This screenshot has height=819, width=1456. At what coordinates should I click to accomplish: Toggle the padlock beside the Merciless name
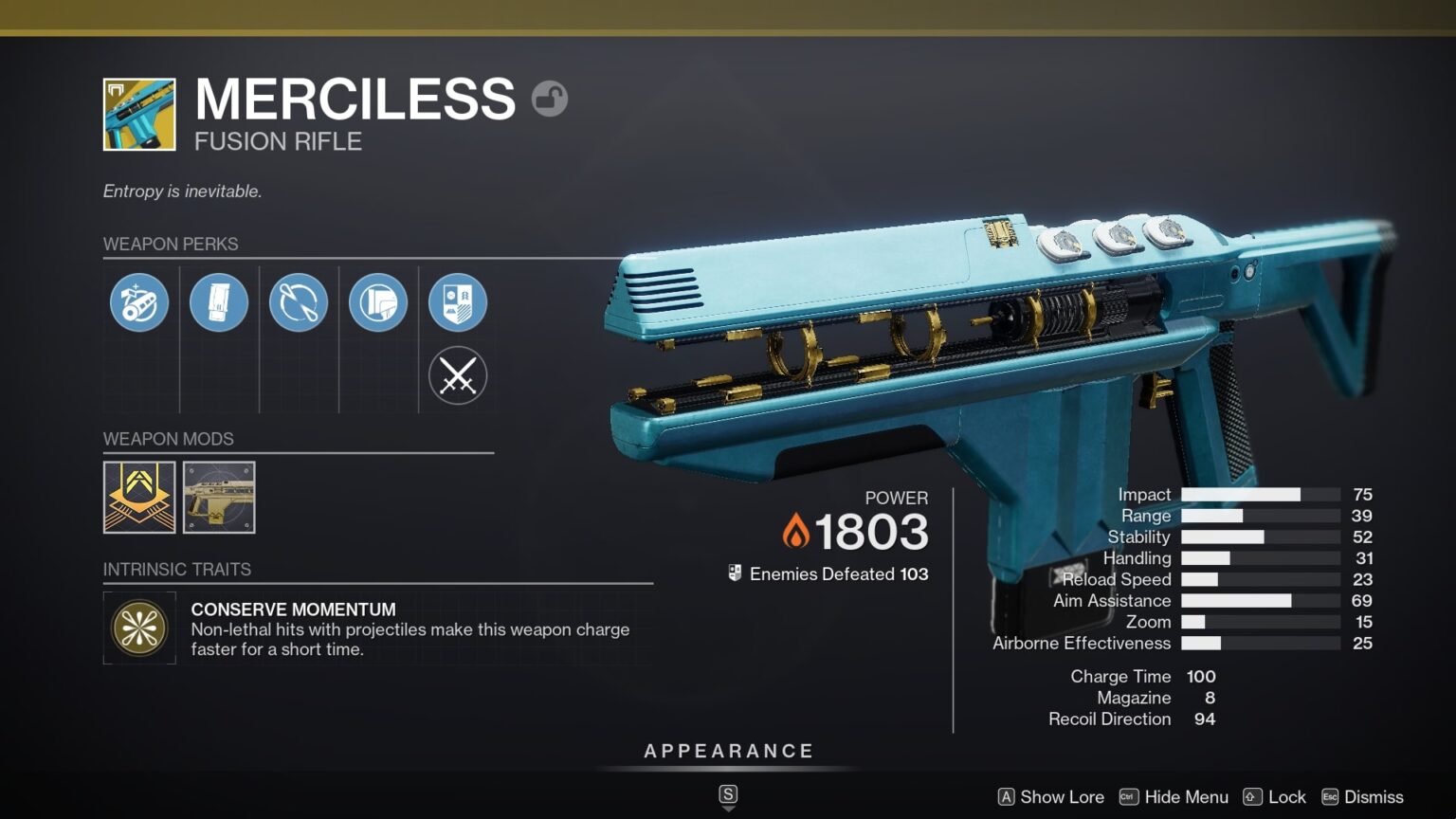pos(550,99)
